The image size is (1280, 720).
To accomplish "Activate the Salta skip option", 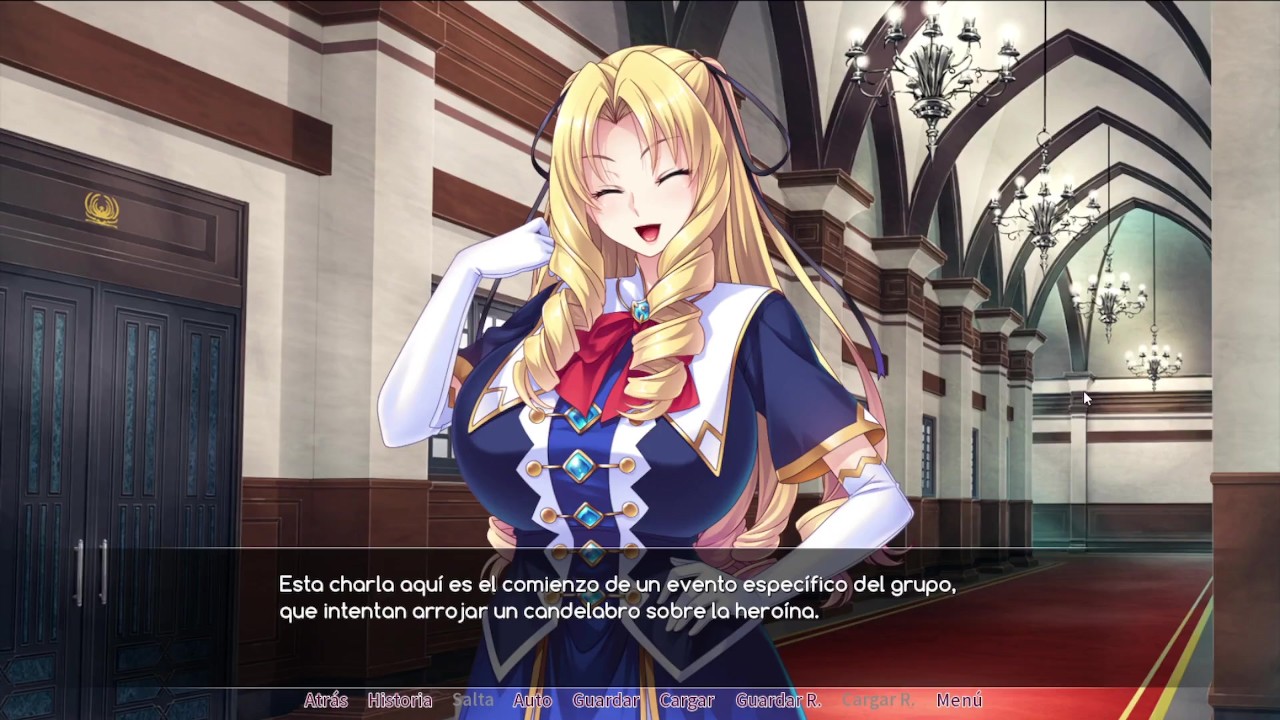I will pos(473,700).
